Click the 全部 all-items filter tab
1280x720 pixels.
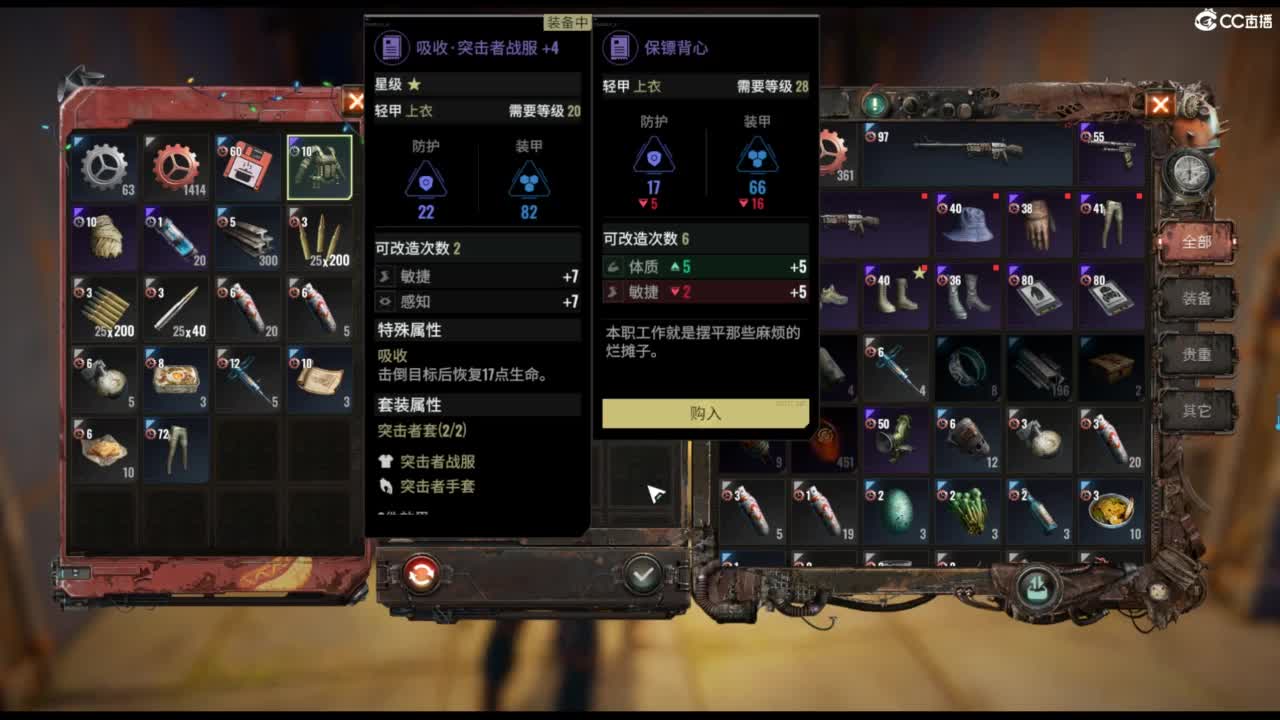pyautogui.click(x=1196, y=243)
